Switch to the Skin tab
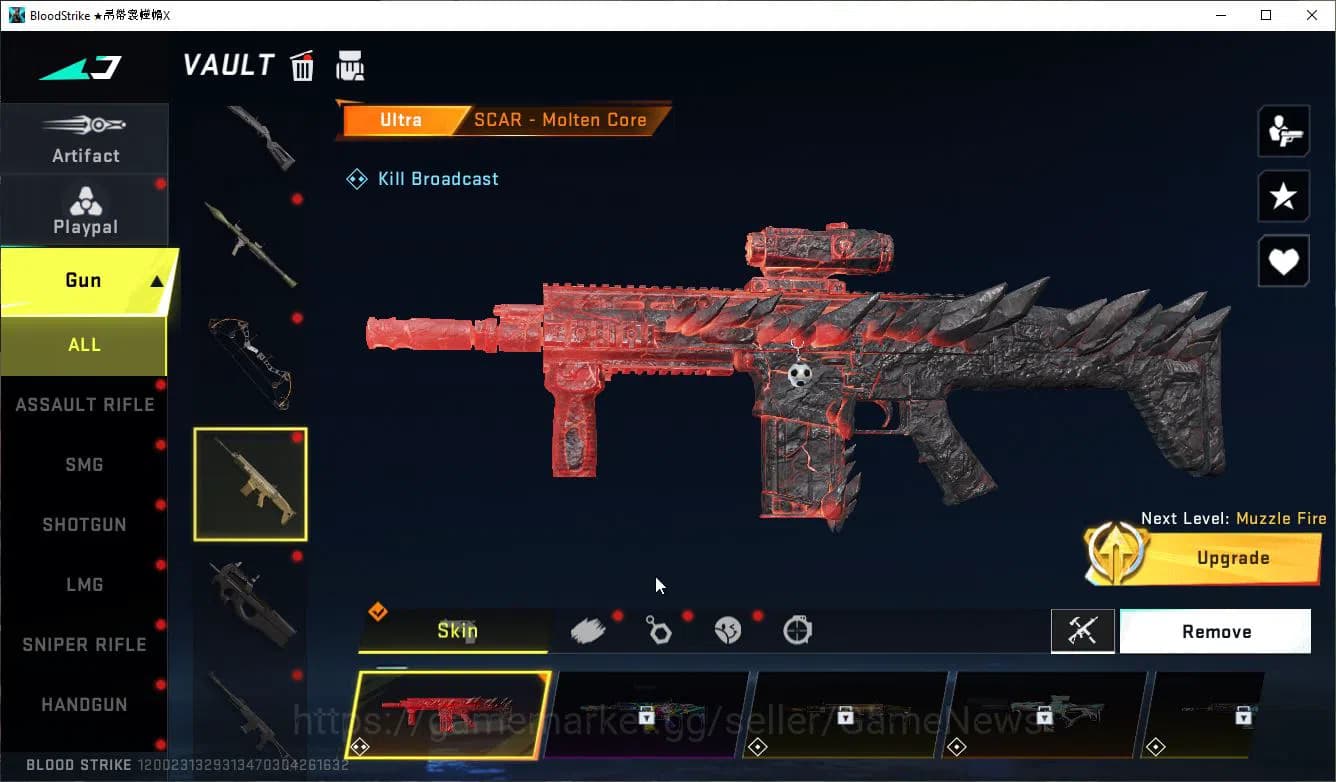 click(x=457, y=631)
